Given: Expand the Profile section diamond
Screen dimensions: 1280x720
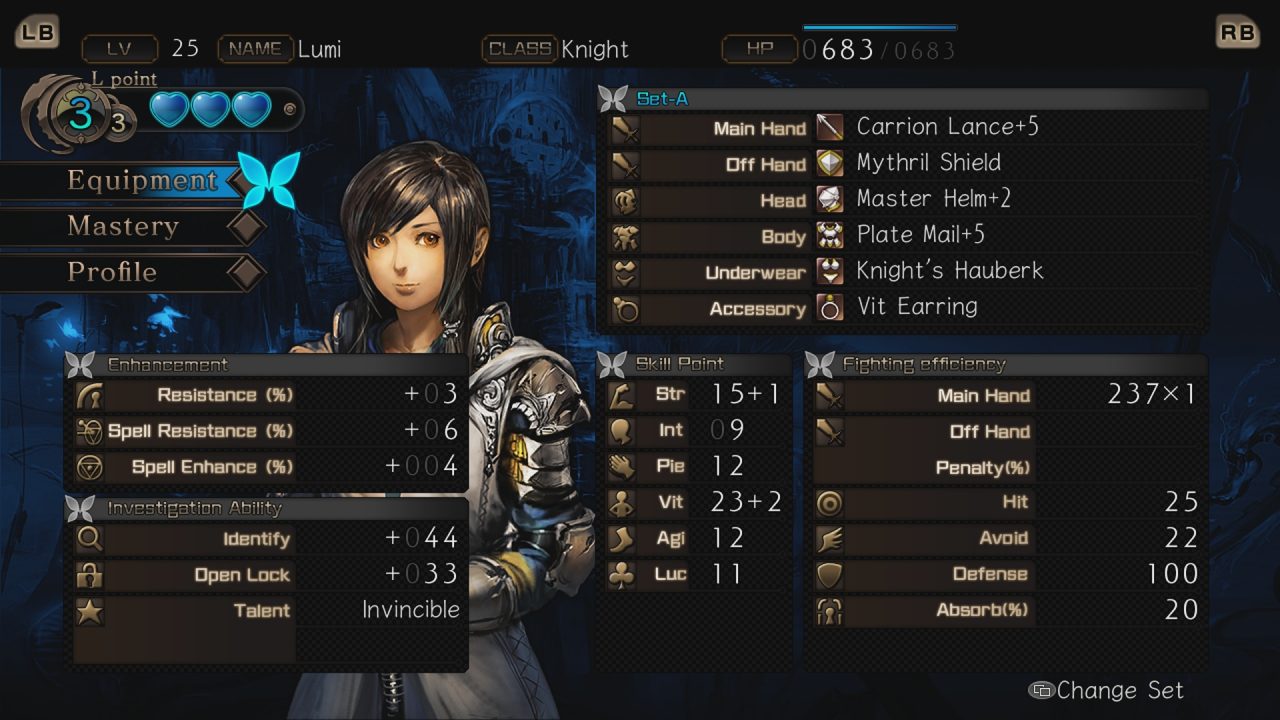Looking at the screenshot, I should tap(248, 272).
